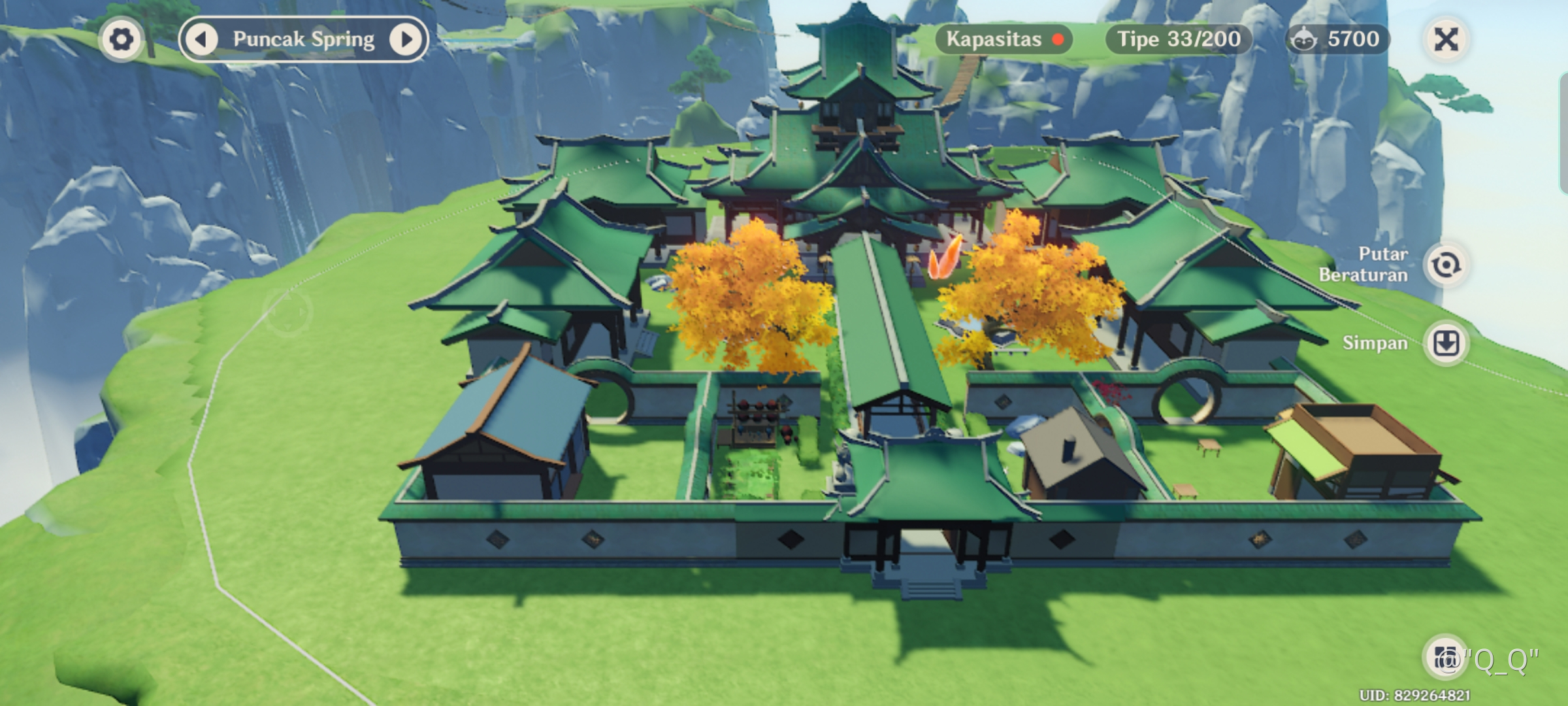Toggle the layout save control
This screenshot has height=706, width=1568.
1446,343
